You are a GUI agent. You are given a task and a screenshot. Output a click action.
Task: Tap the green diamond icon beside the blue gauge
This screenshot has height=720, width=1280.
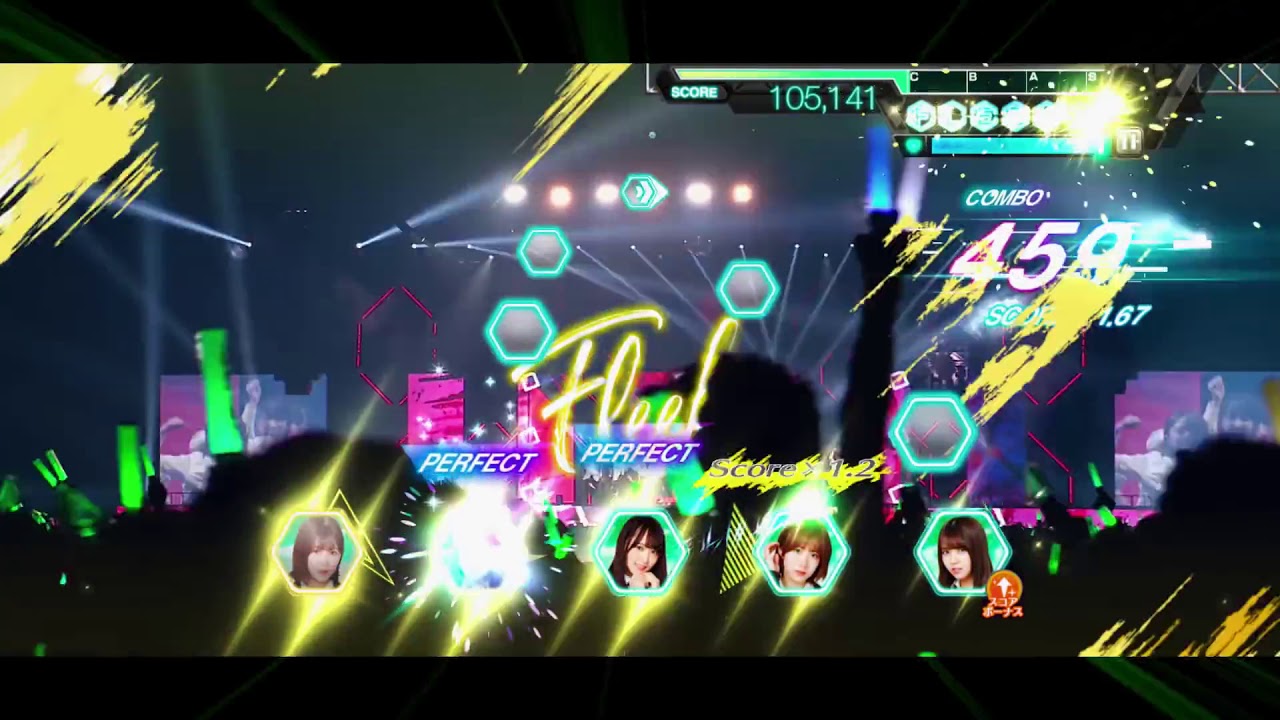tap(915, 145)
